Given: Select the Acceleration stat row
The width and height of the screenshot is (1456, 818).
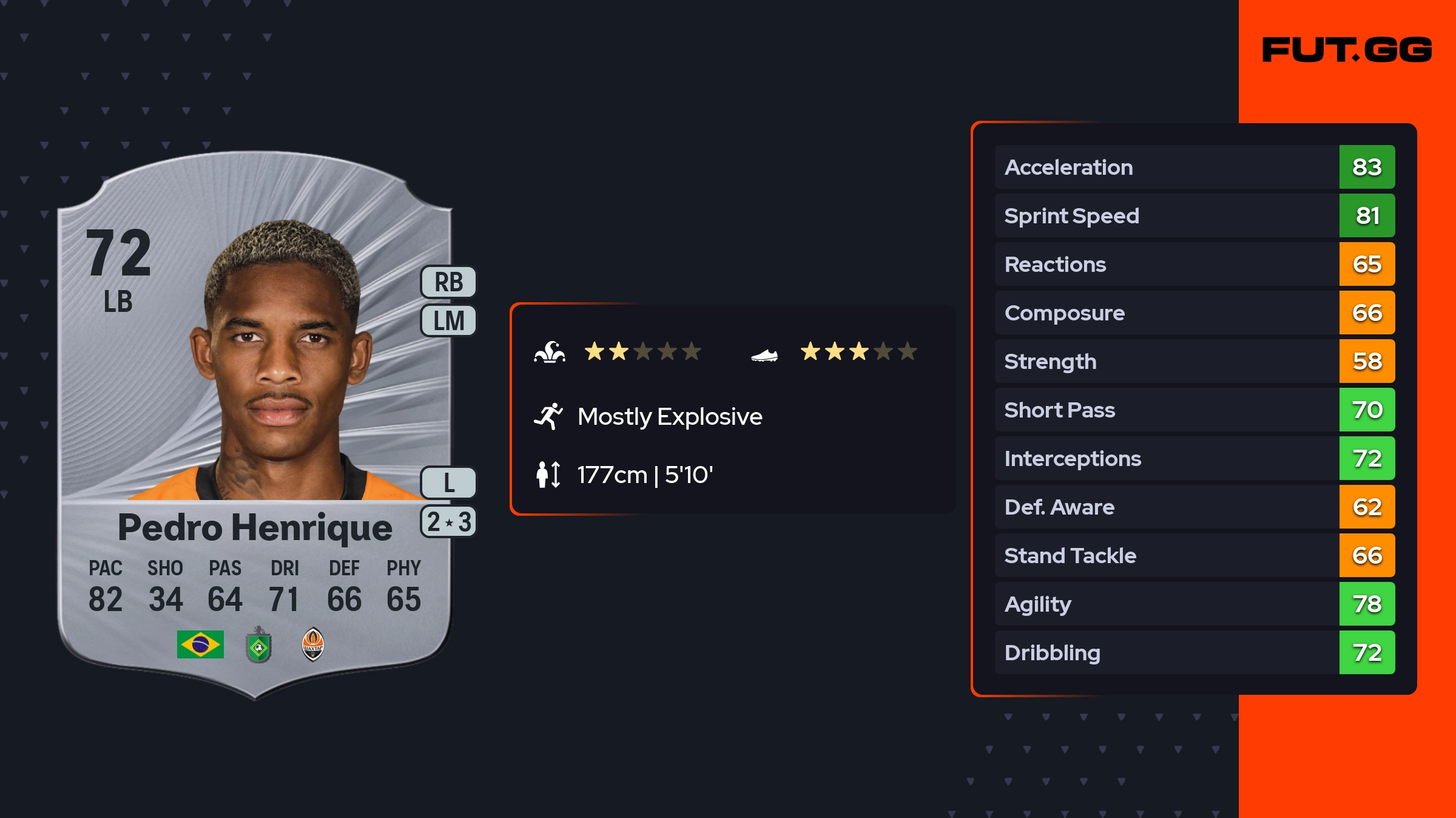Looking at the screenshot, I should point(1194,167).
